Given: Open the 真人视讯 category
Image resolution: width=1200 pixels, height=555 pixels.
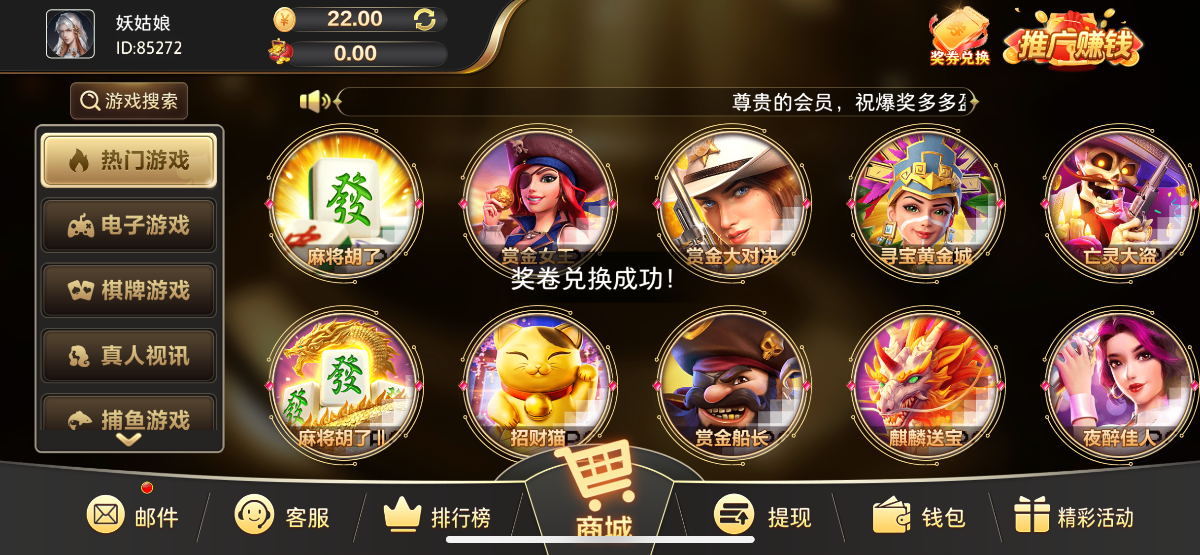Looking at the screenshot, I should pos(129,355).
